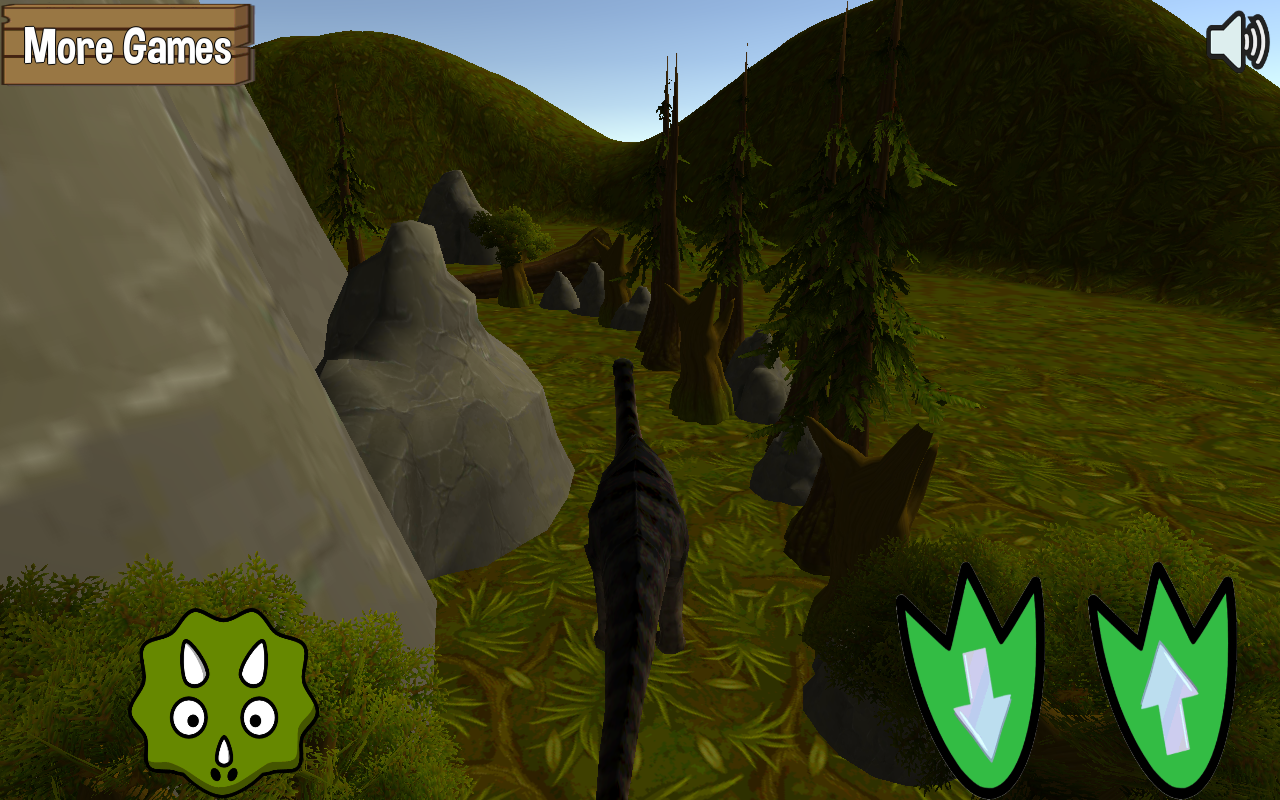
Task: Open the More Games wooden sign
Action: click(127, 45)
